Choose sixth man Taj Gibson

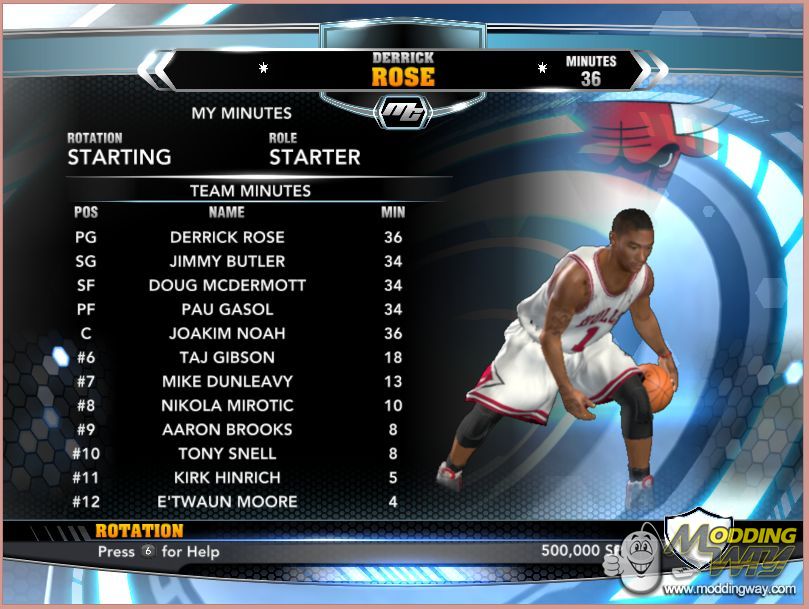227,357
